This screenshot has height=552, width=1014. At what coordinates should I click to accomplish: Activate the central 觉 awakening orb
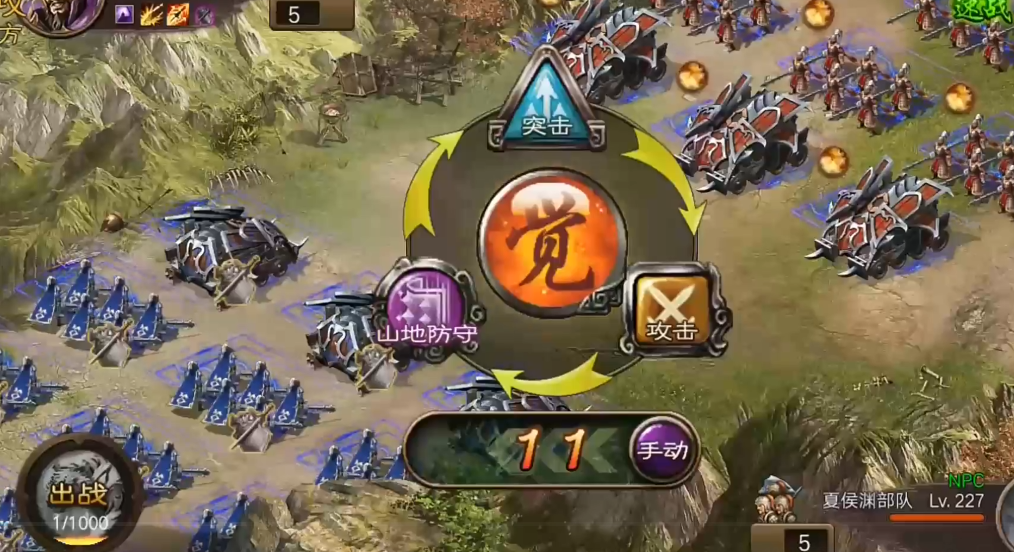click(x=551, y=243)
